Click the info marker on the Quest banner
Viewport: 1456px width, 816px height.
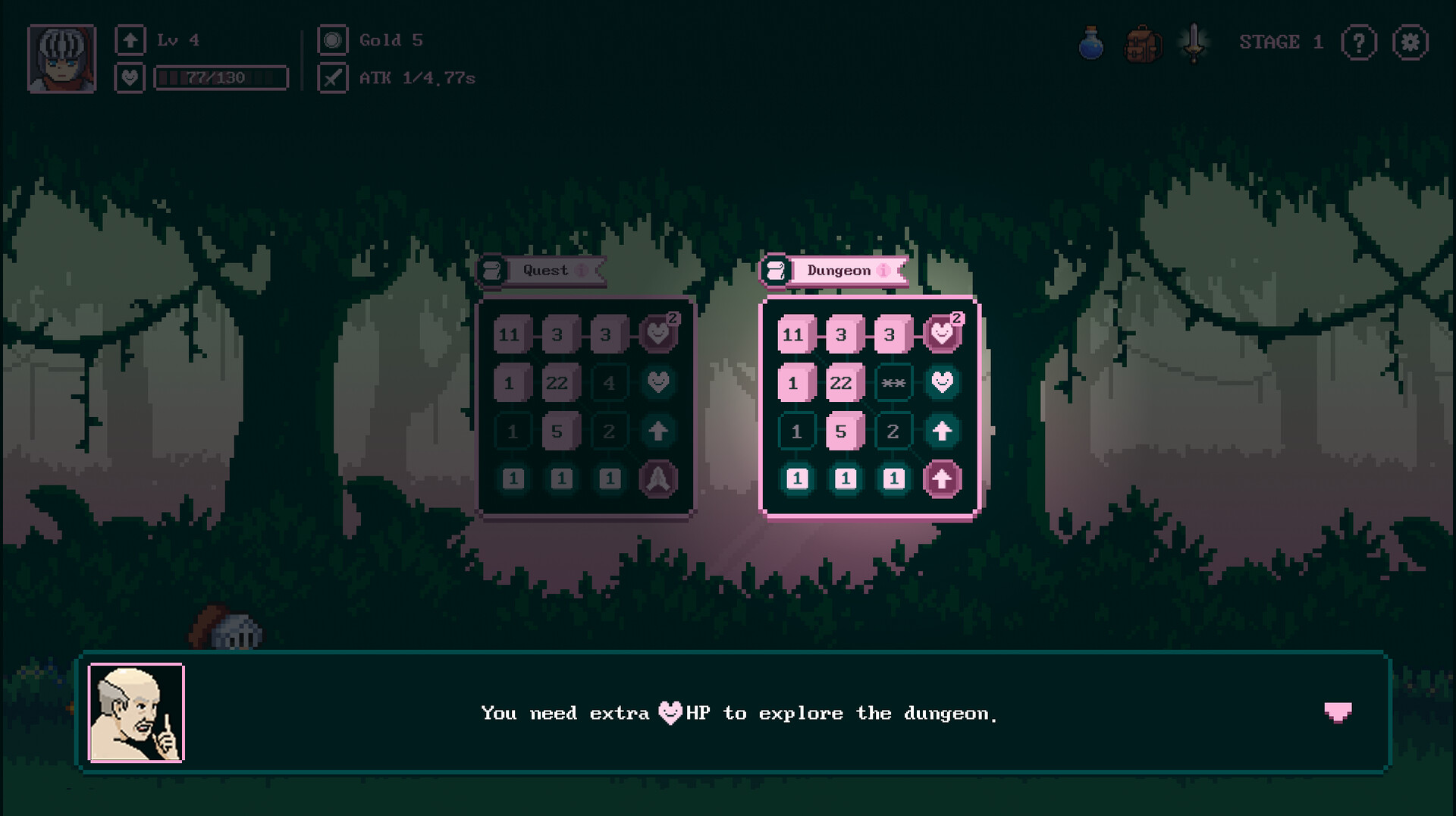582,271
